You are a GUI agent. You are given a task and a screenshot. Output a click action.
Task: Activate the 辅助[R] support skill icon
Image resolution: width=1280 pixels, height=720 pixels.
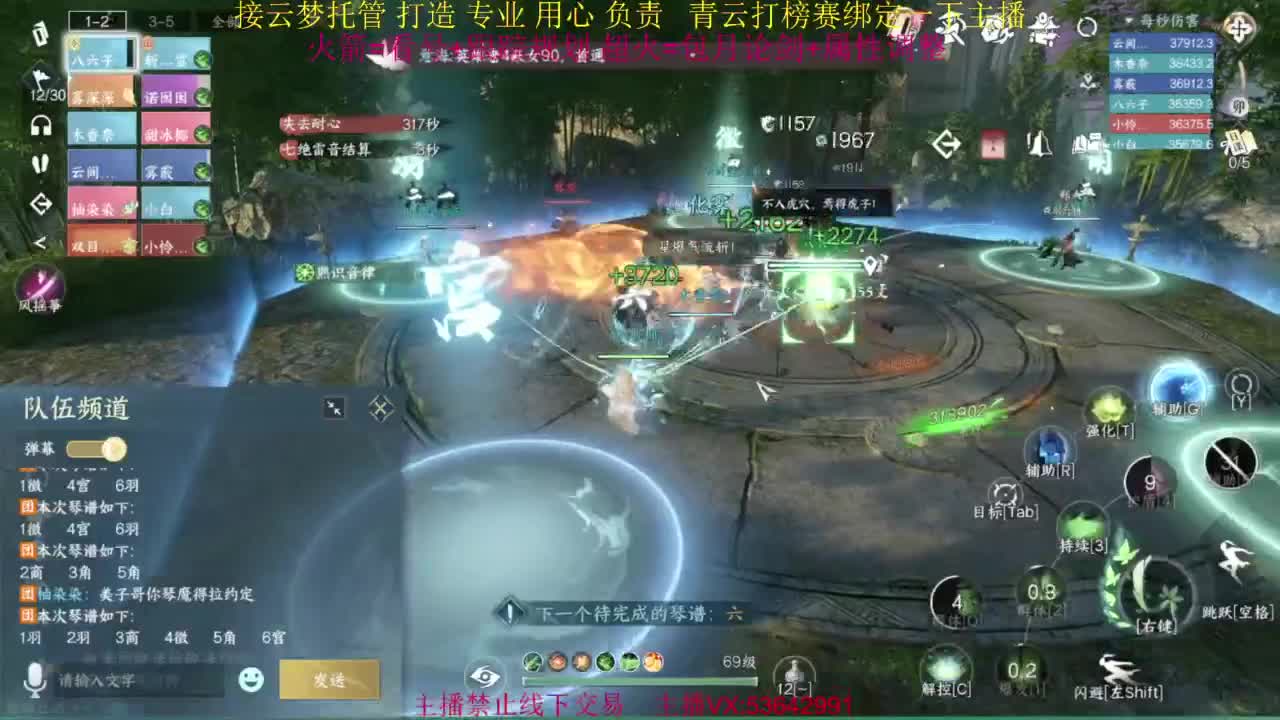point(1052,450)
